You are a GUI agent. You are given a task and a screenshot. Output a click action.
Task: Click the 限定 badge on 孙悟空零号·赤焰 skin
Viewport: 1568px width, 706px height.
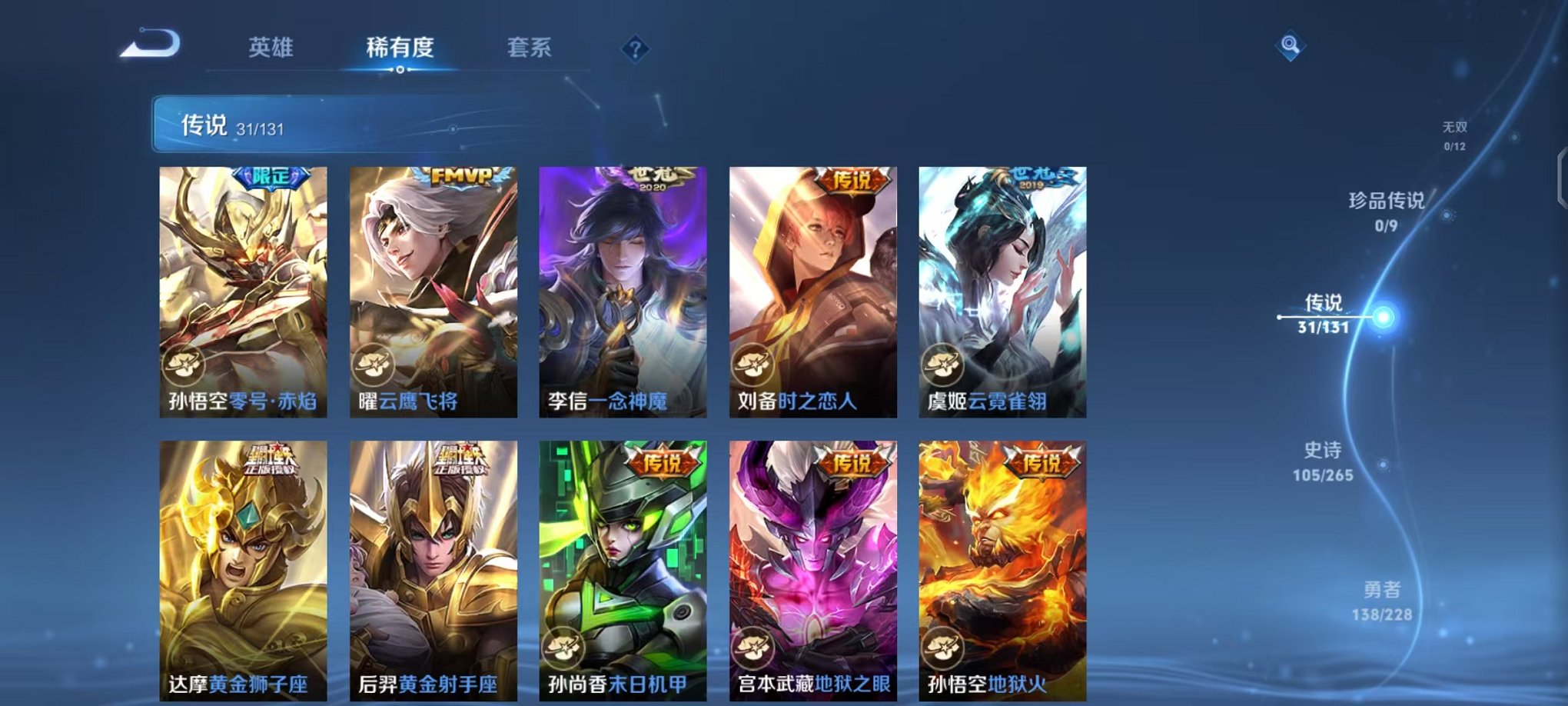click(273, 177)
